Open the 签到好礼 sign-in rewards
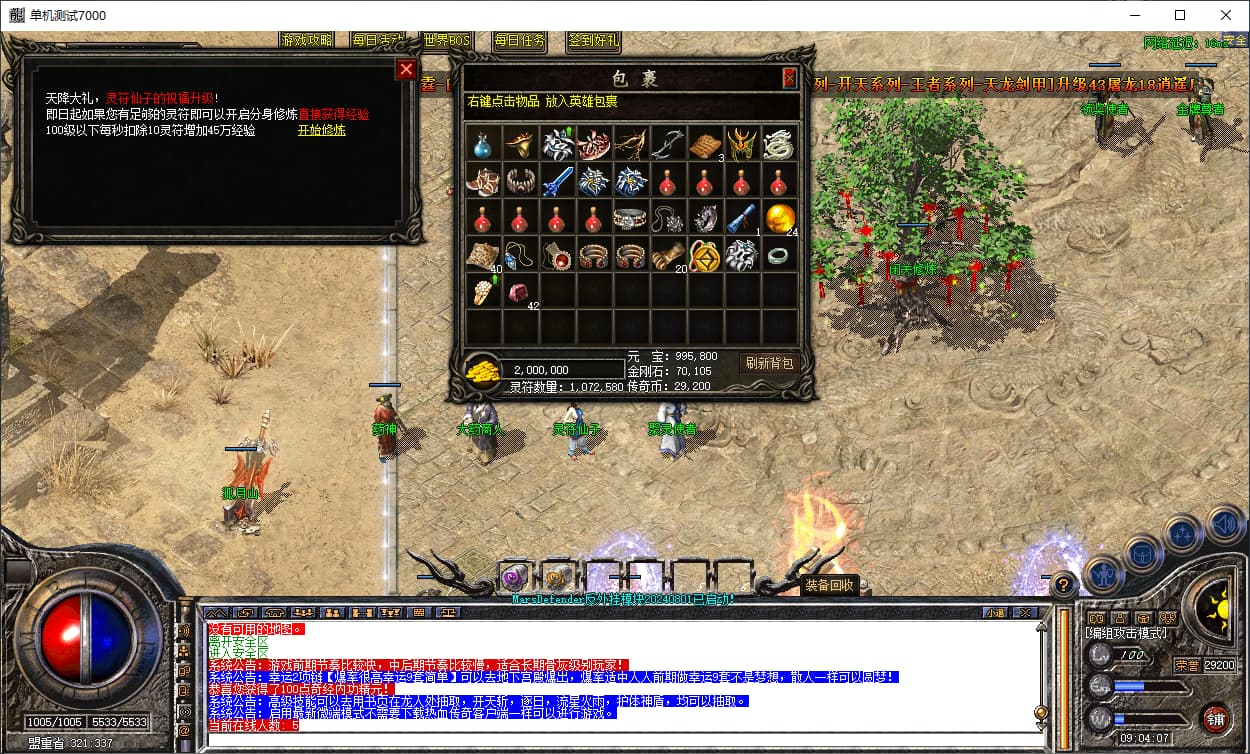 click(x=593, y=41)
